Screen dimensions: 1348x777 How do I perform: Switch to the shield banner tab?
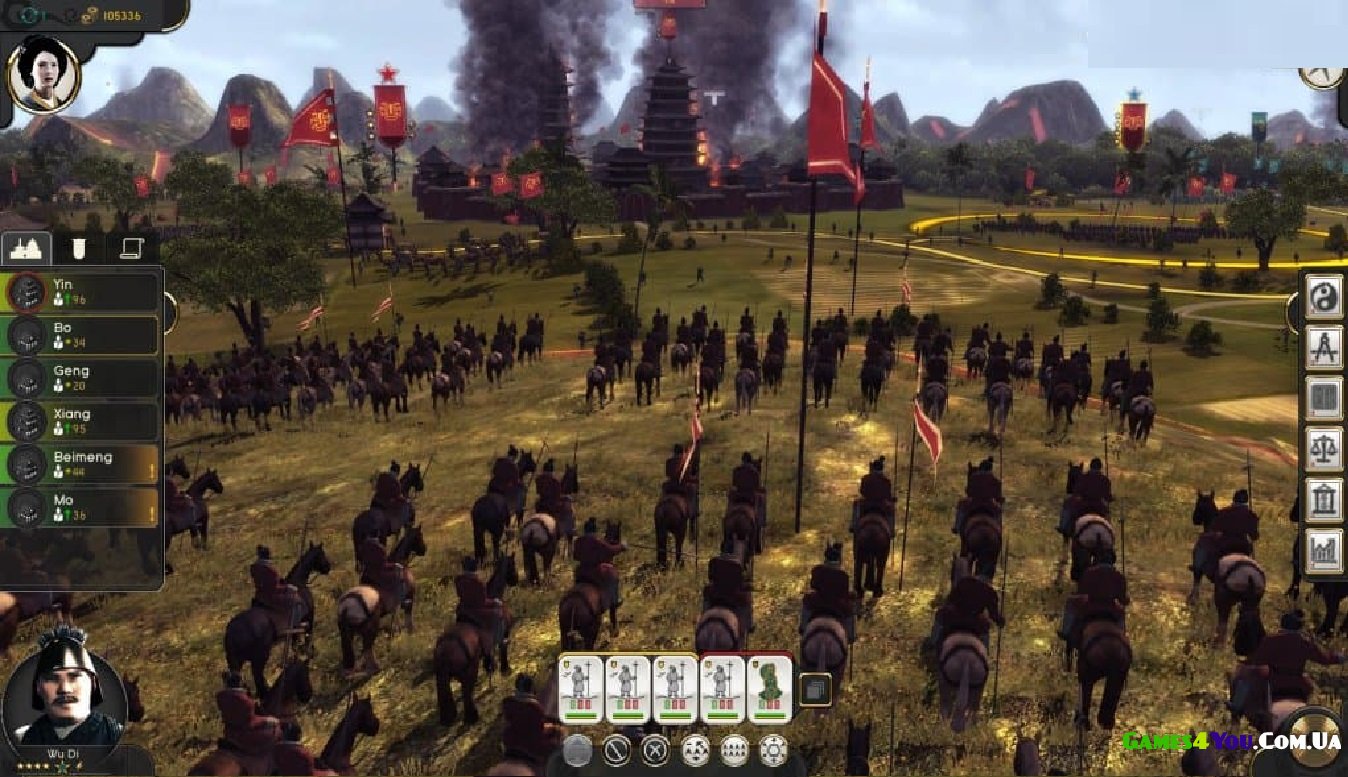(80, 248)
